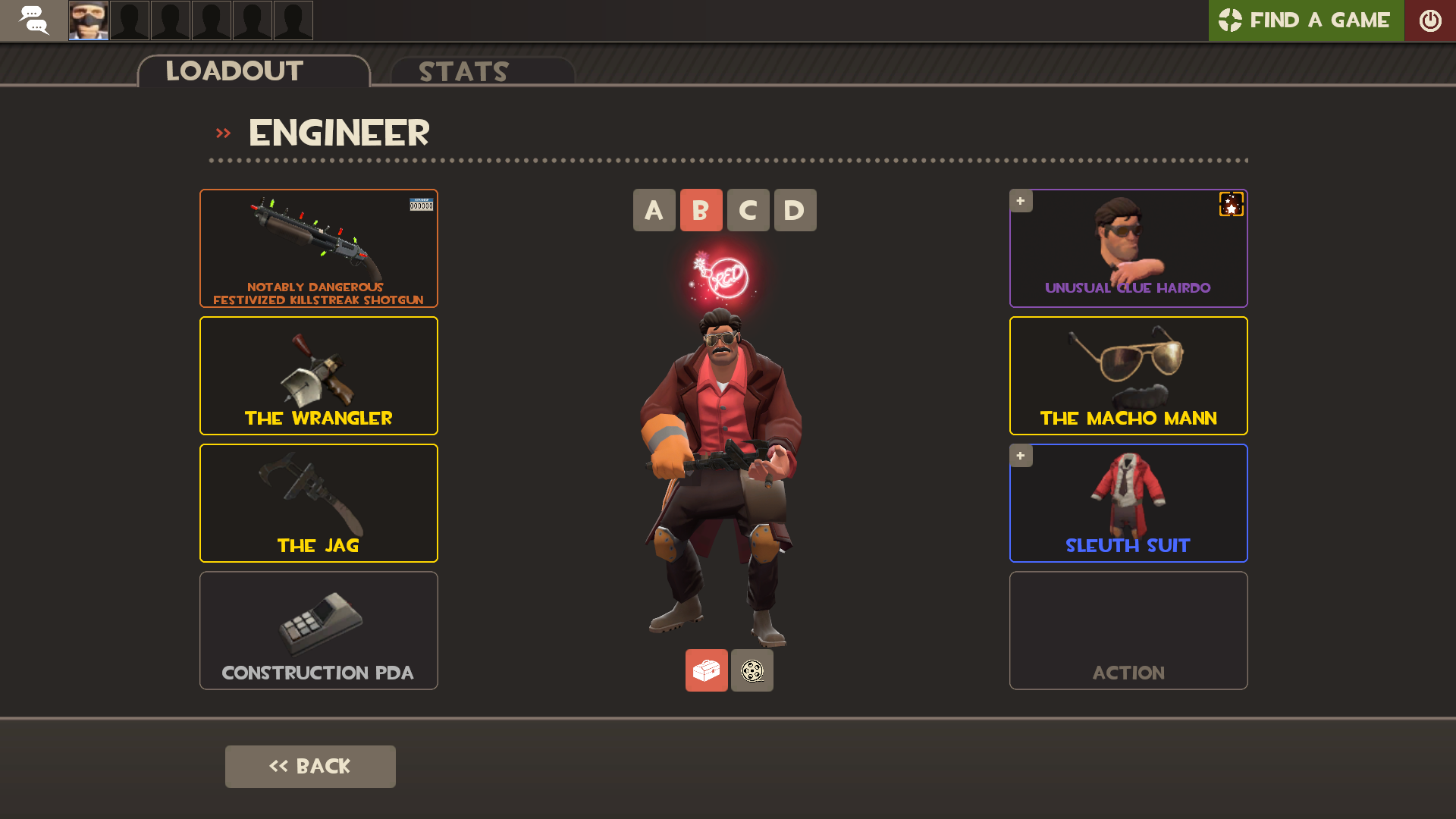Screen dimensions: 1456x819
Task: Select the toolbox icon under the character
Action: [706, 670]
